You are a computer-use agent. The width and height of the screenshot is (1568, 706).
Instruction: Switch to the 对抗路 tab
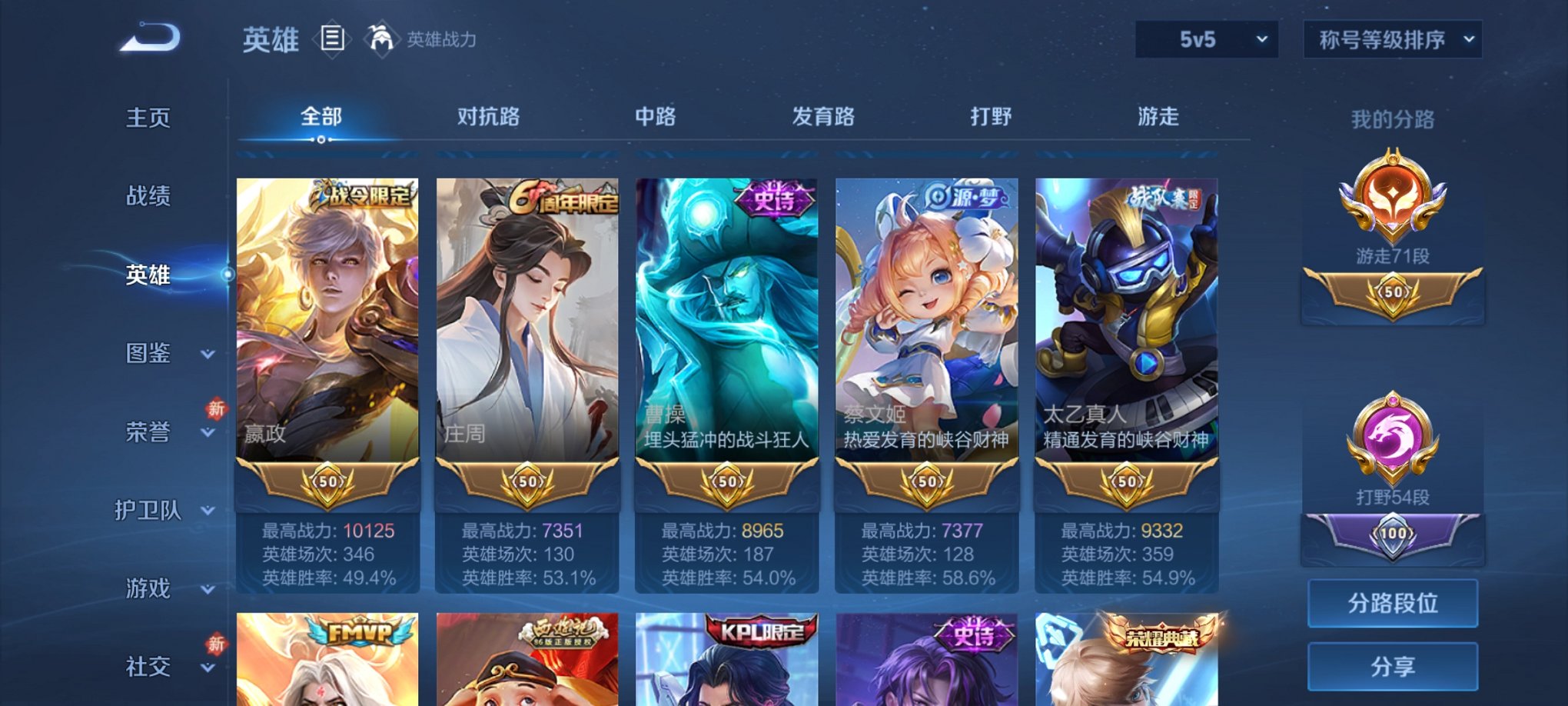point(488,117)
